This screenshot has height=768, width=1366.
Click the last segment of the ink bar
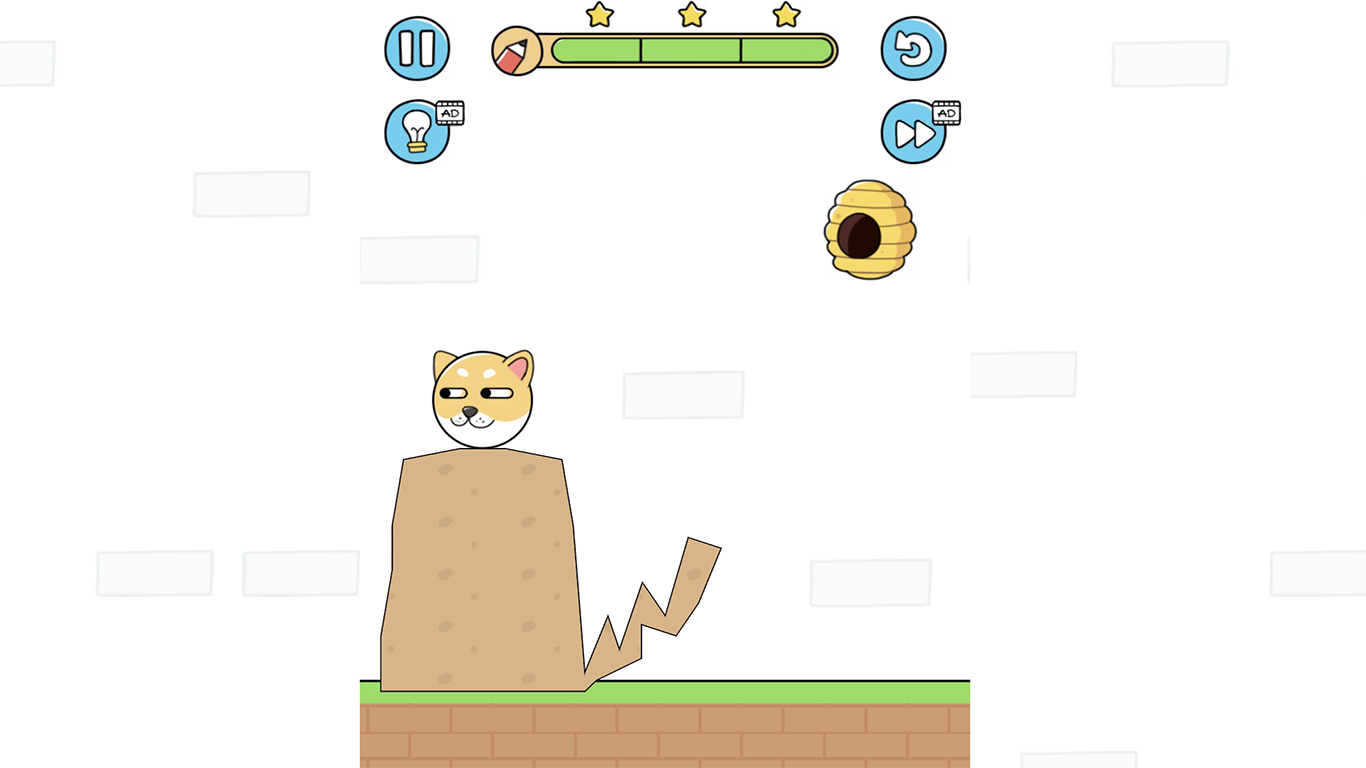pos(785,49)
